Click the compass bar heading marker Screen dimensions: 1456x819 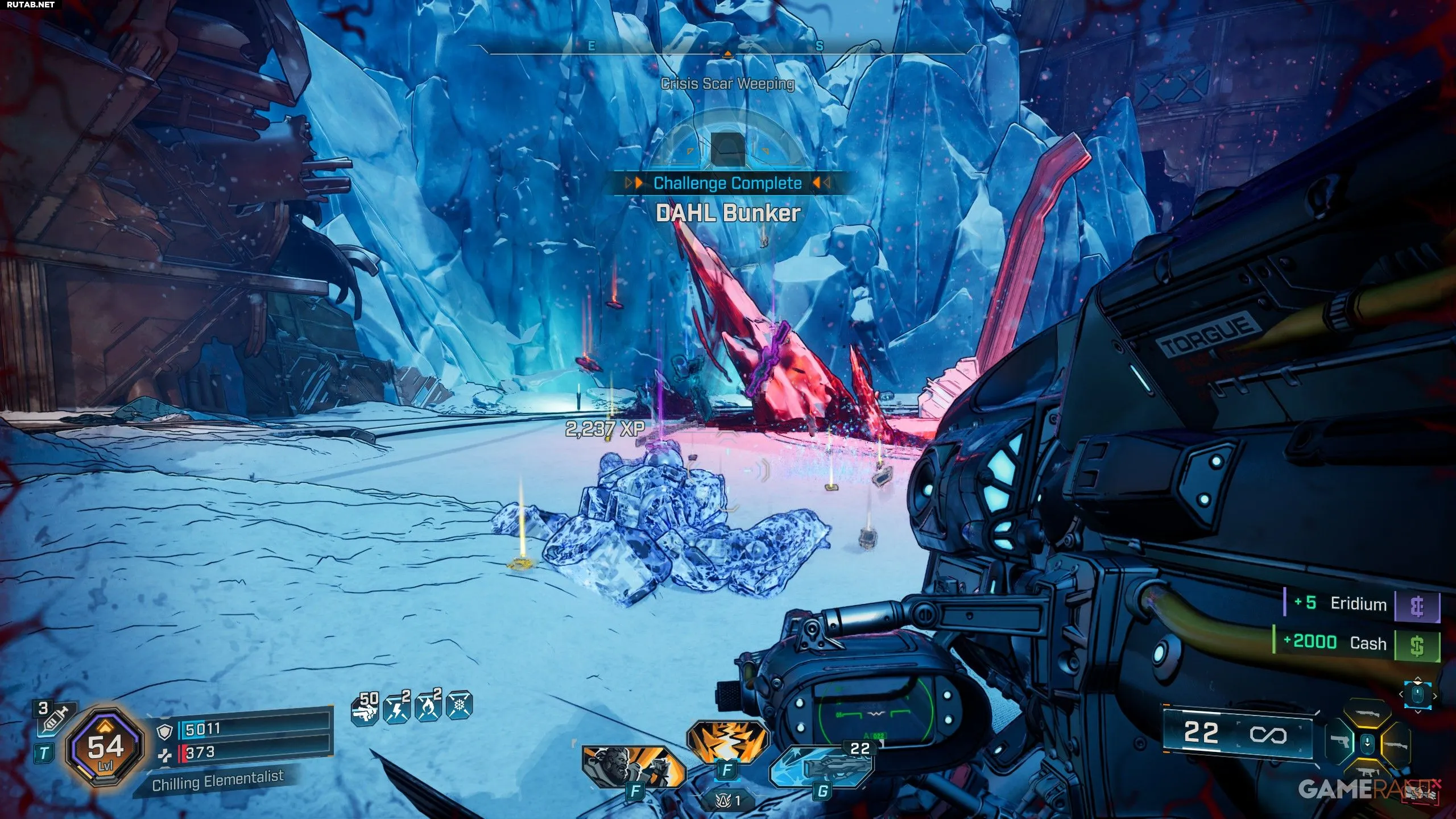click(x=727, y=54)
